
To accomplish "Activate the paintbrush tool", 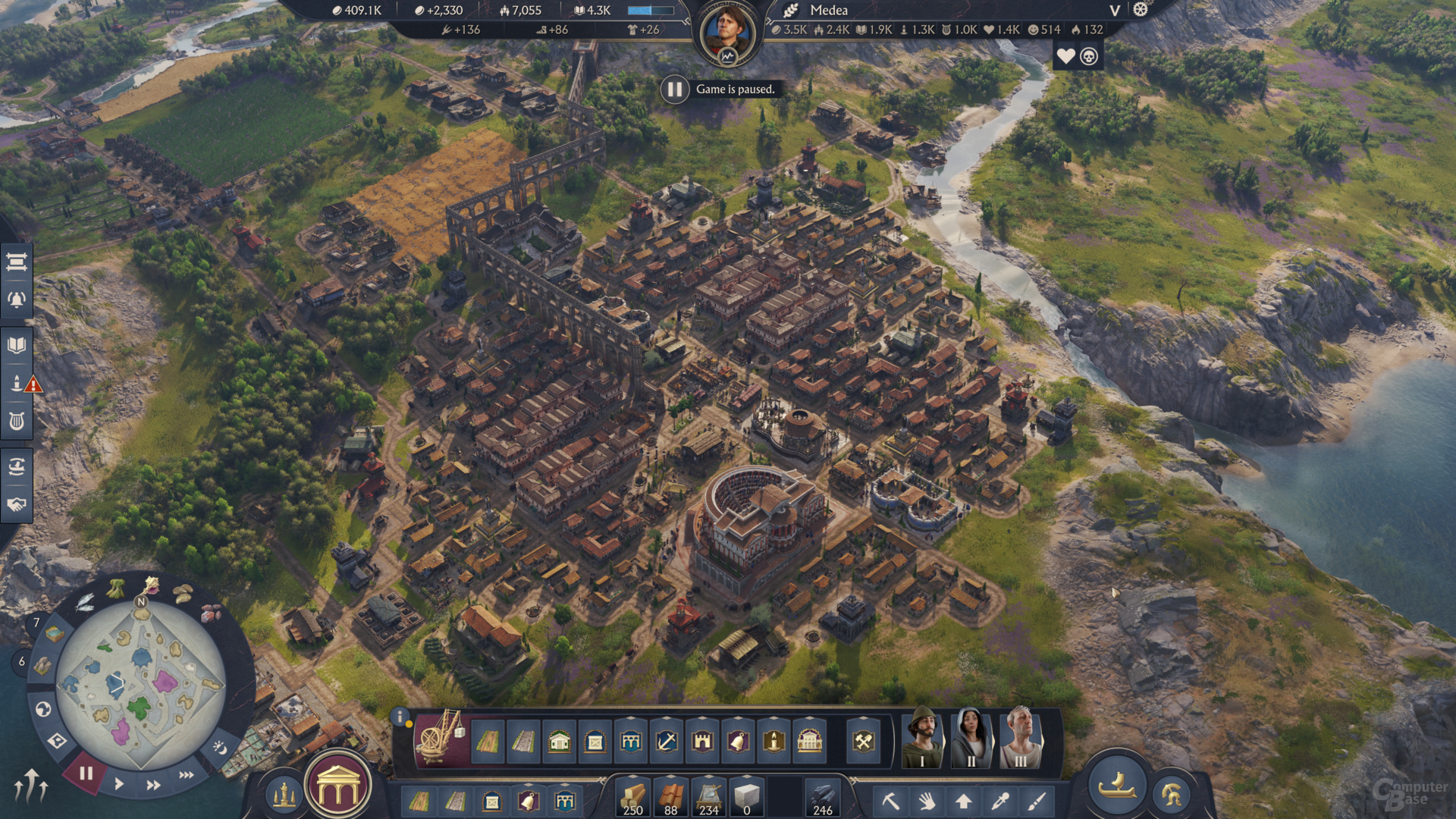I will pos(1037,801).
